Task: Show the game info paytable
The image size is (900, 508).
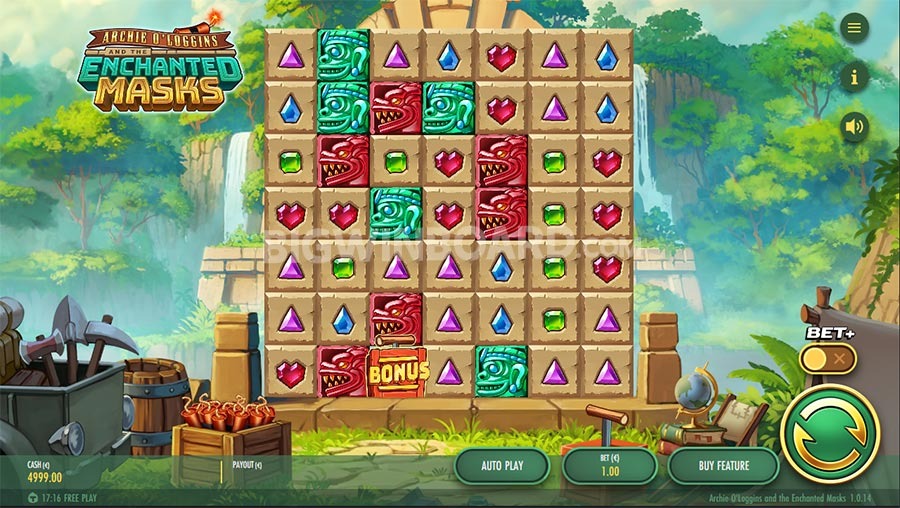Action: pyautogui.click(x=854, y=76)
